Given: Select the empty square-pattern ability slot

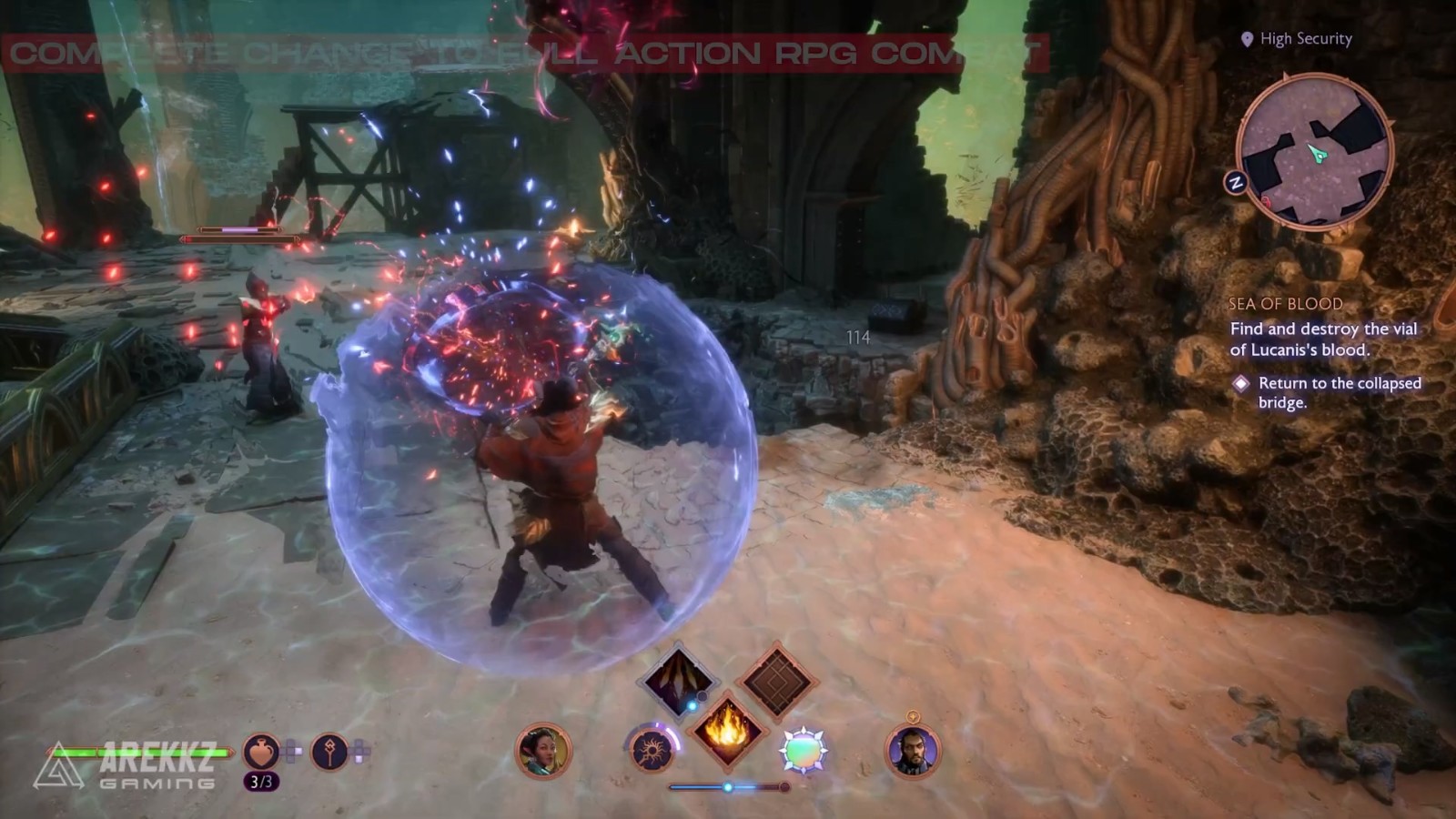Looking at the screenshot, I should 776,681.
